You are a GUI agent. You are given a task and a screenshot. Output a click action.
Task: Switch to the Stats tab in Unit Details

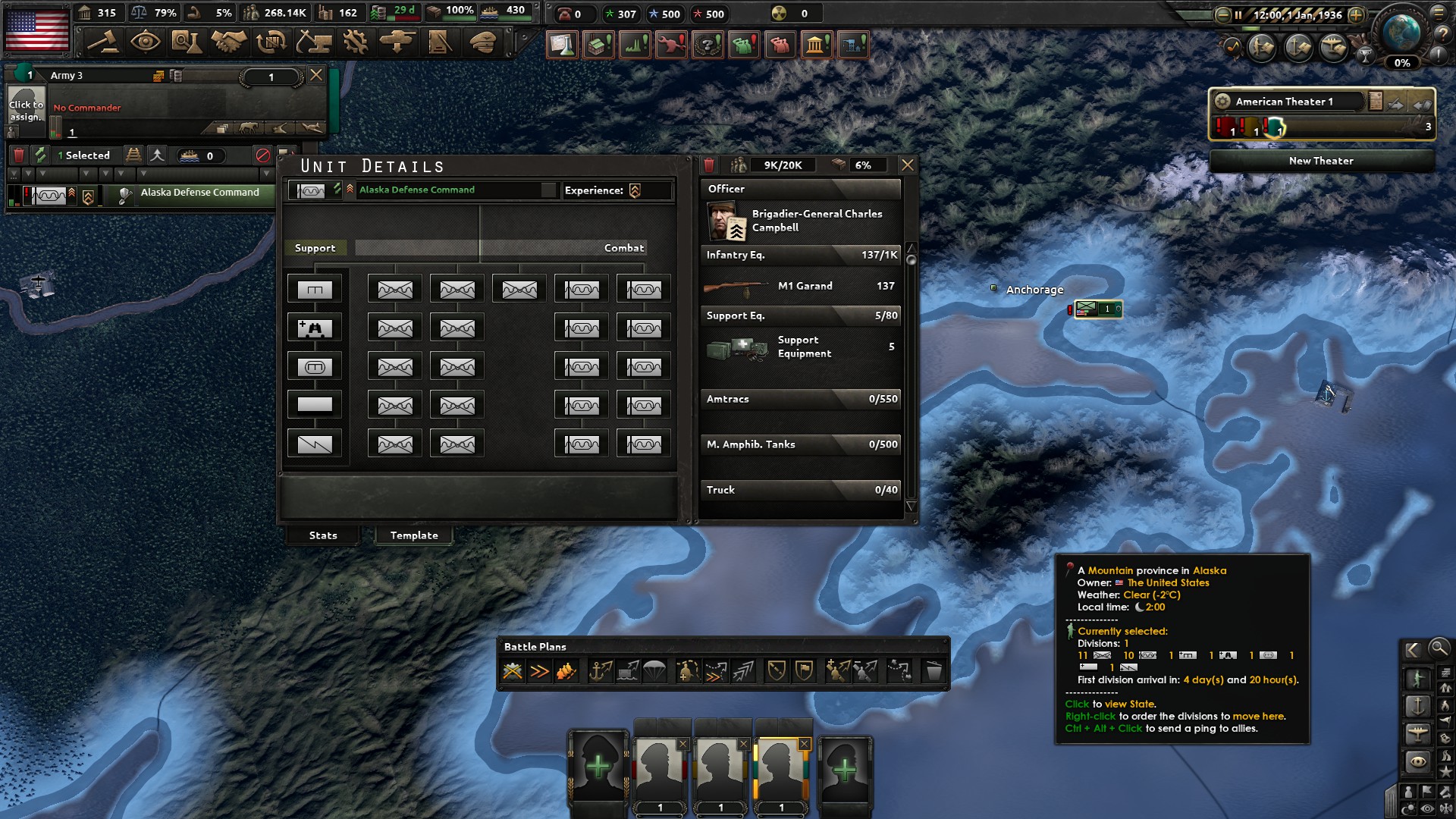click(x=323, y=535)
